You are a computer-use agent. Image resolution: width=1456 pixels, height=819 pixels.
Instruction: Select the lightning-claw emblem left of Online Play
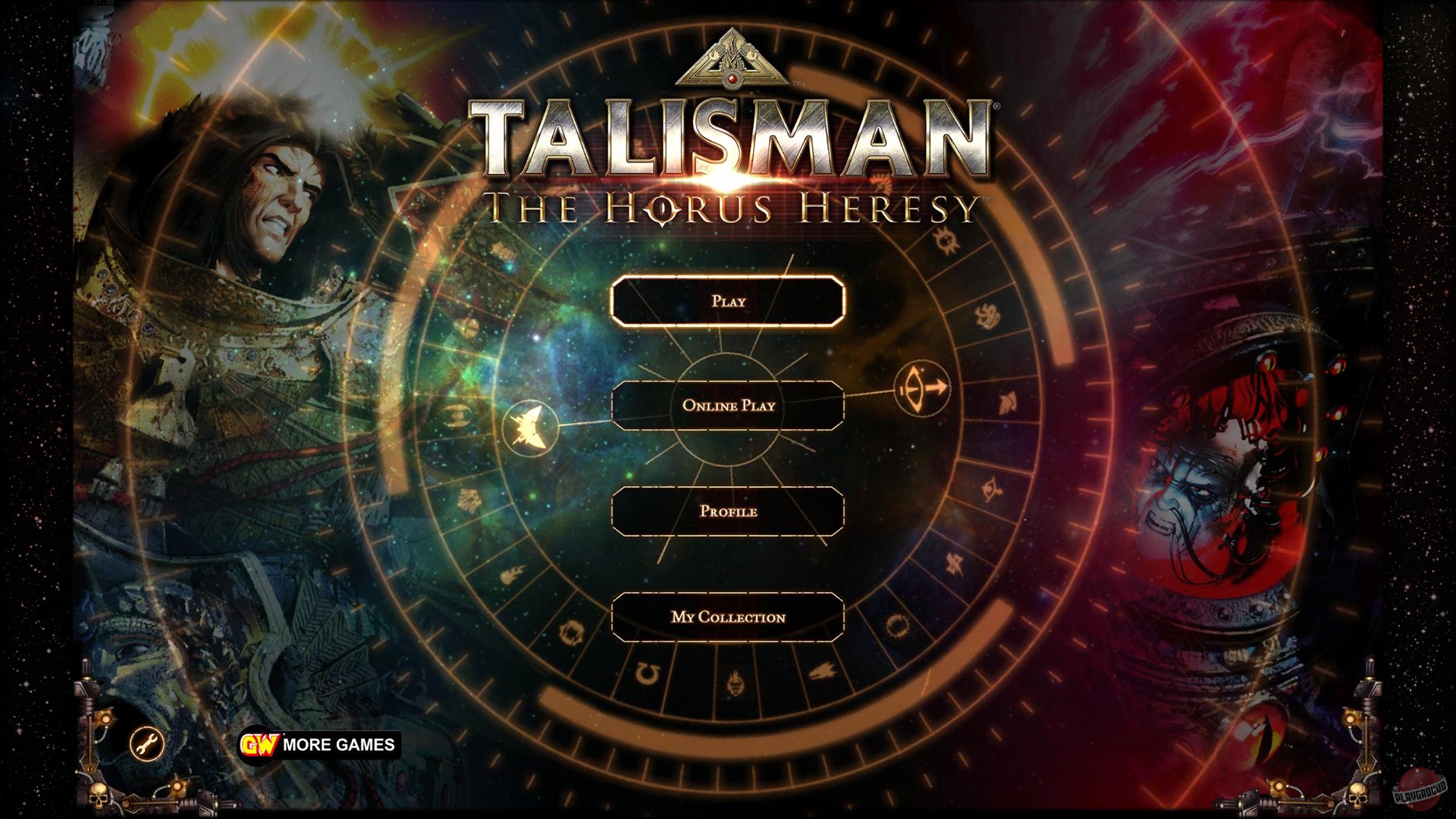click(531, 426)
